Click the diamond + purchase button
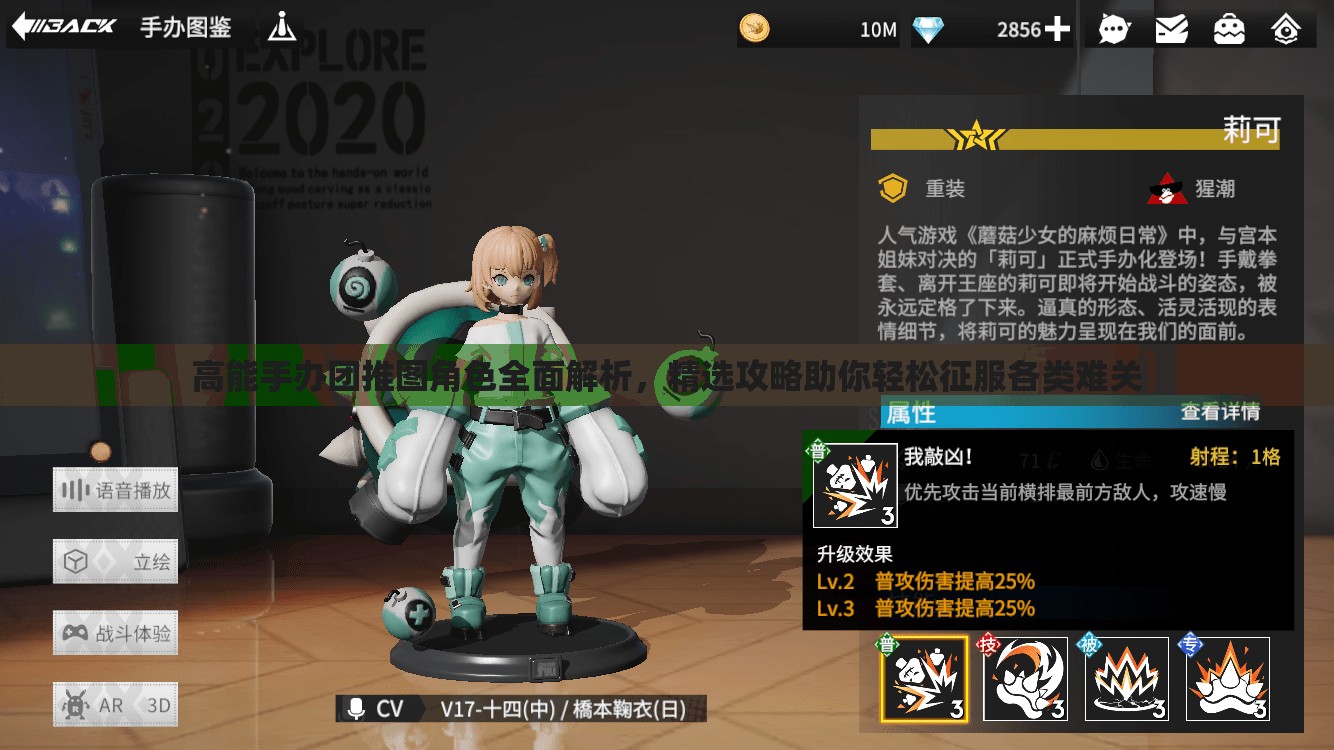The width and height of the screenshot is (1334, 750). point(1057,29)
